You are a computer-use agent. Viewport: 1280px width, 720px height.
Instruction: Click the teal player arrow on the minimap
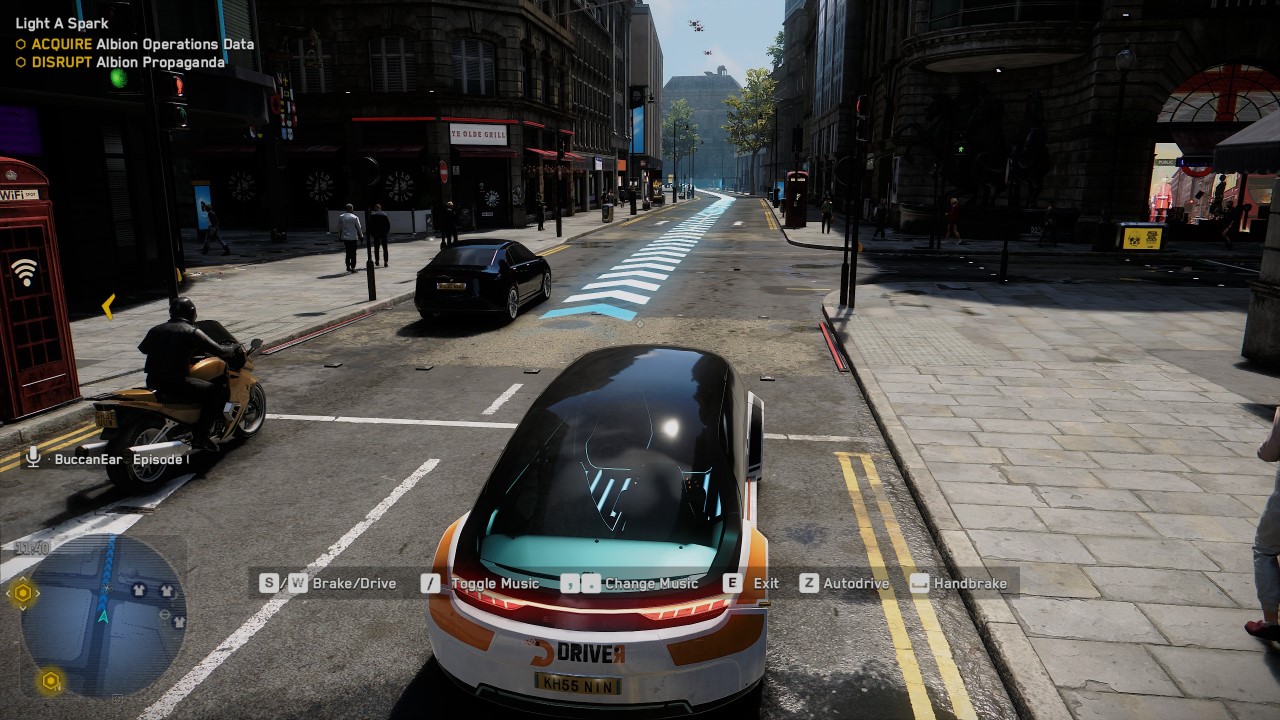pyautogui.click(x=103, y=618)
